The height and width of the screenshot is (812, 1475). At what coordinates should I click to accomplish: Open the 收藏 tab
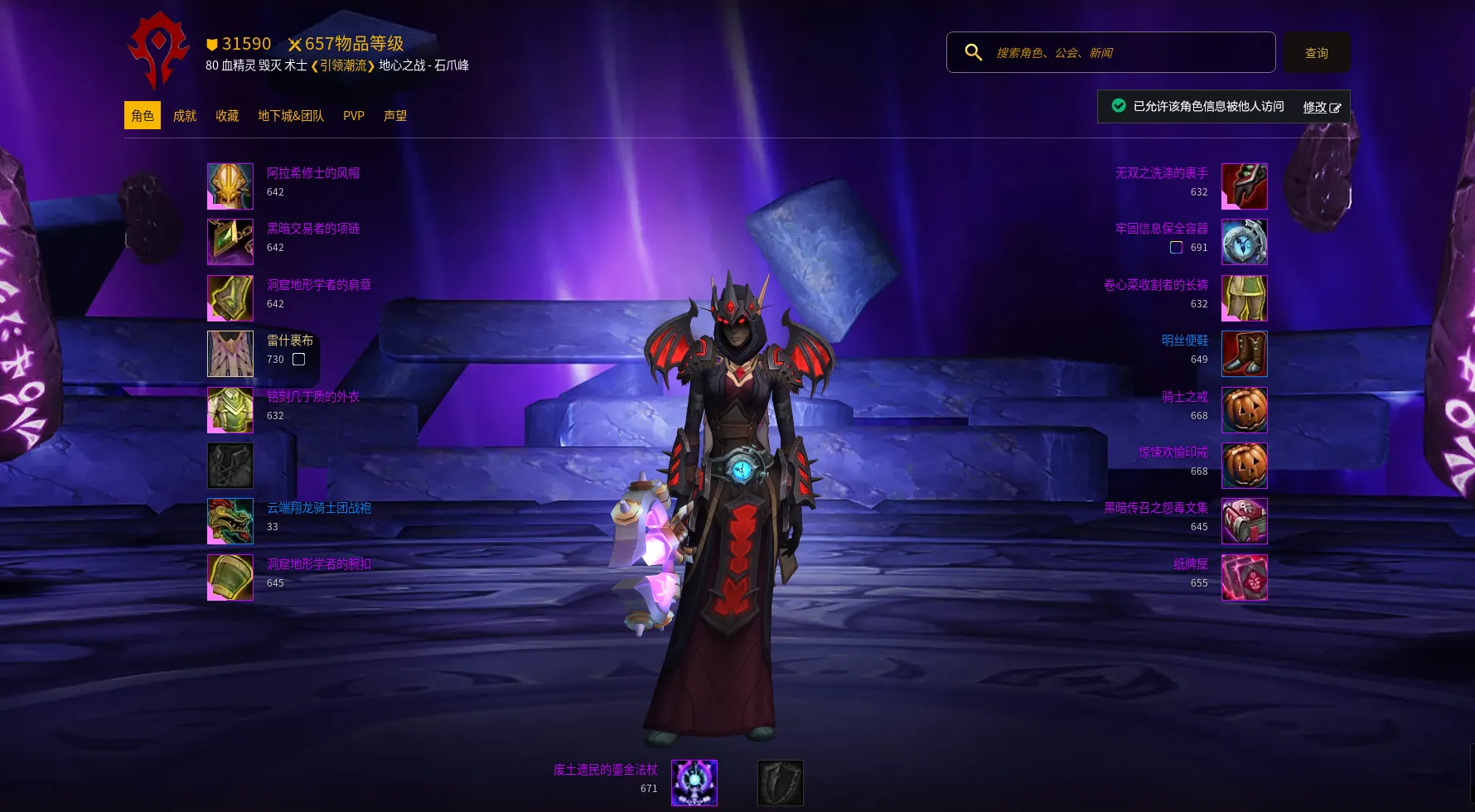pyautogui.click(x=227, y=116)
